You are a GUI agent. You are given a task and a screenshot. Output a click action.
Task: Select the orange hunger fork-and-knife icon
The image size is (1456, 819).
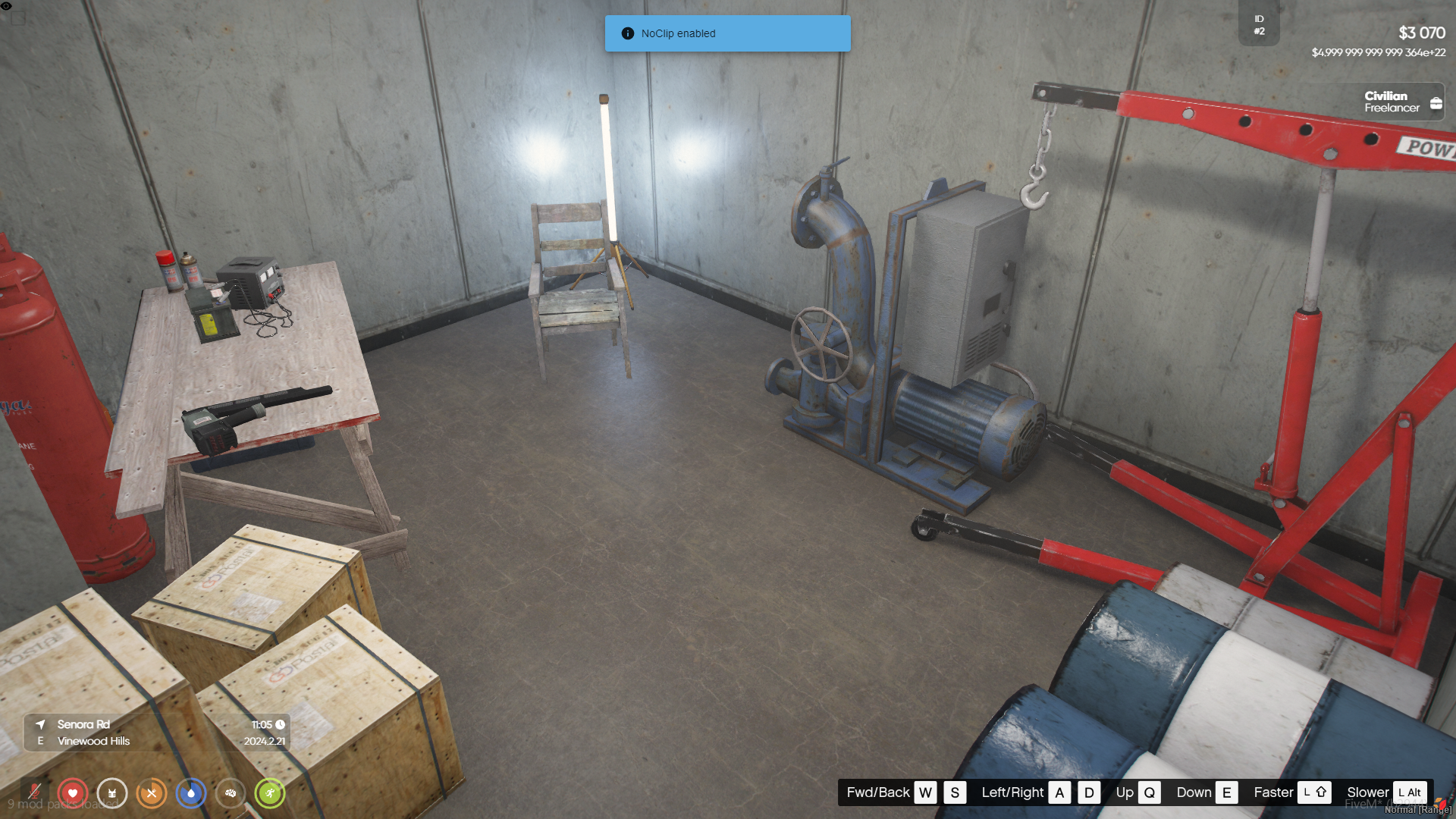tap(152, 793)
